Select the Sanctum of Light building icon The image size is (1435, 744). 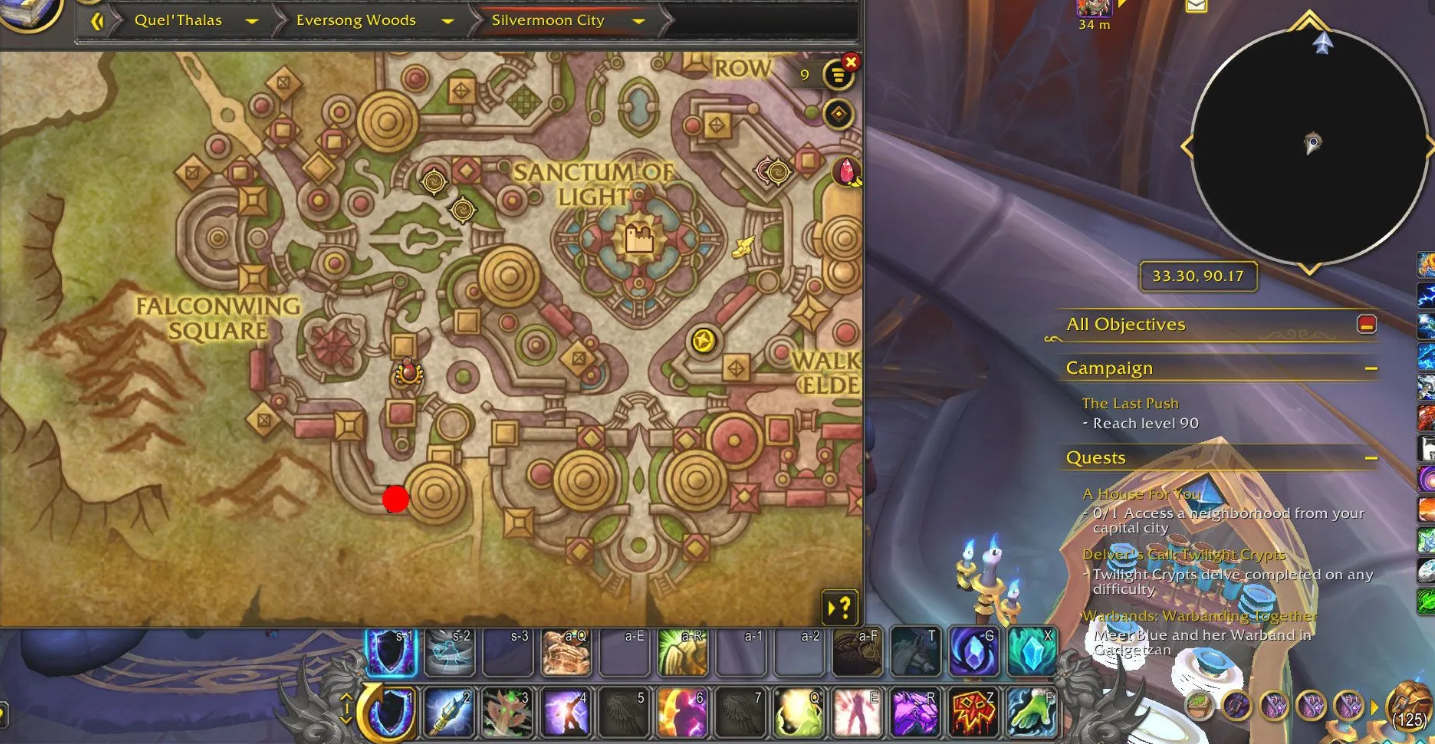pos(638,238)
